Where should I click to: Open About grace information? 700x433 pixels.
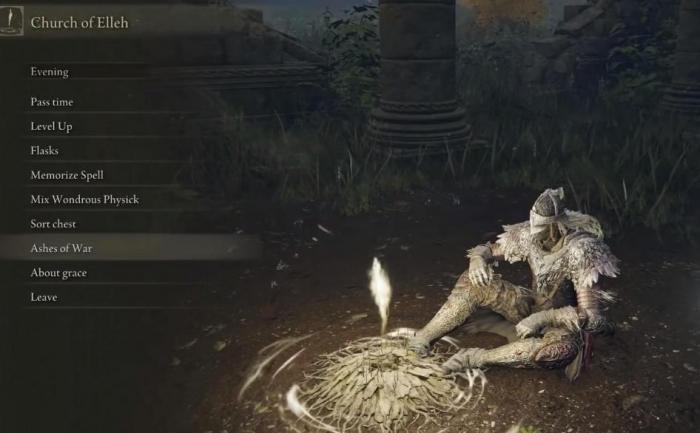pos(59,273)
